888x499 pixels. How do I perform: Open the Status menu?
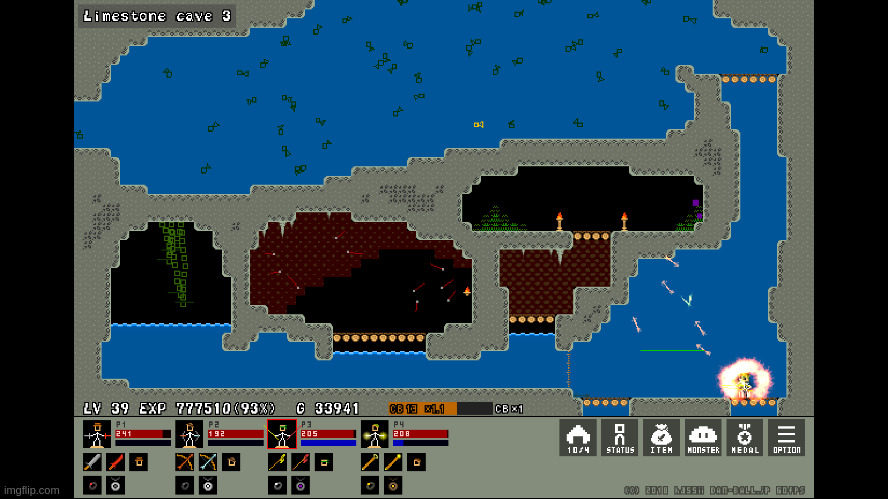(620, 437)
